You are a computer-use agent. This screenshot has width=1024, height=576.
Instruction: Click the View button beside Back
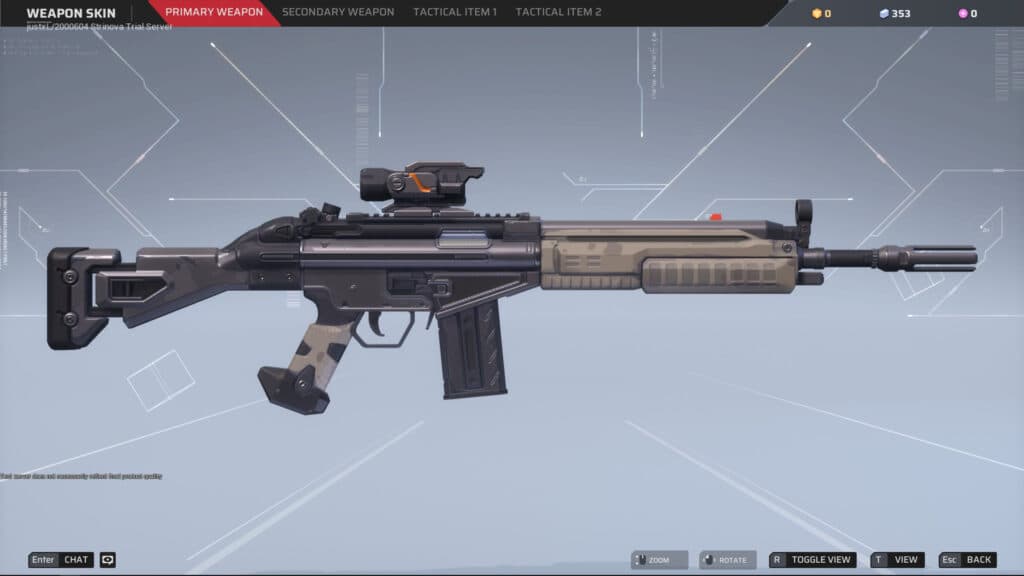[897, 560]
